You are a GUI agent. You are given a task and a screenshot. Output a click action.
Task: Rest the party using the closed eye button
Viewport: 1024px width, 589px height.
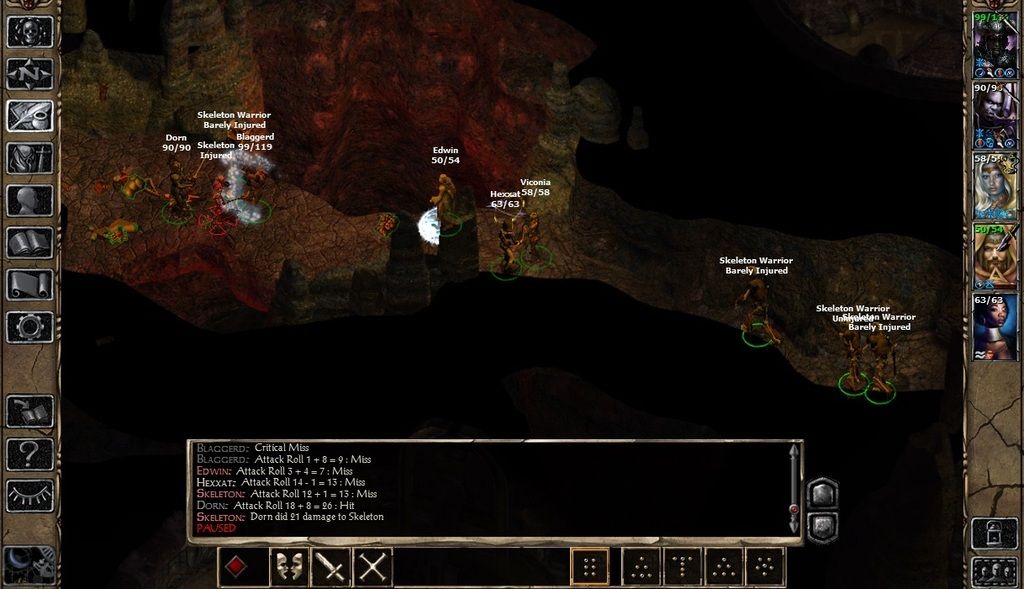[x=30, y=495]
